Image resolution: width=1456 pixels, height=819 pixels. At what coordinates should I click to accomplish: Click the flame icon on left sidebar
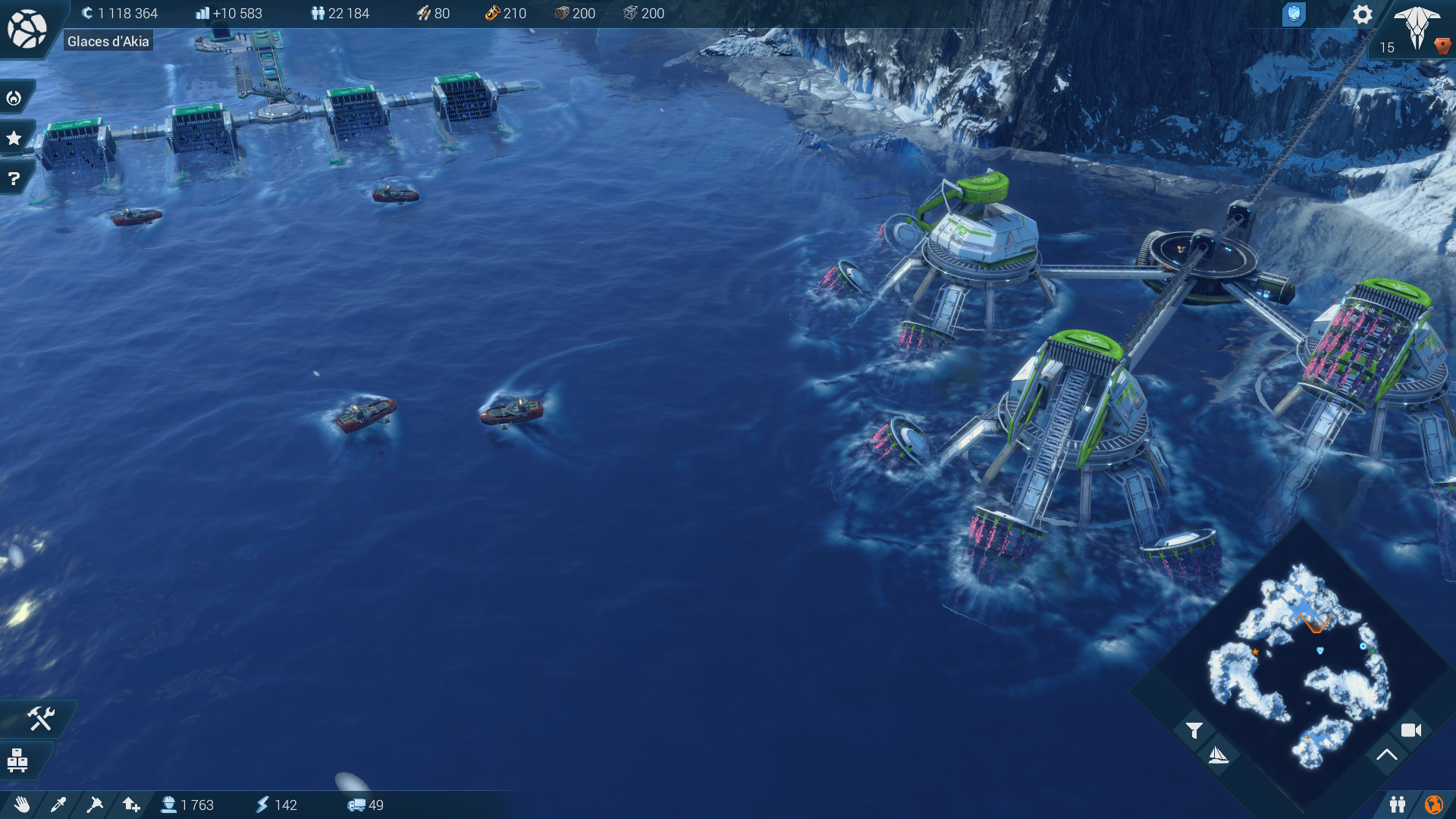(x=14, y=98)
